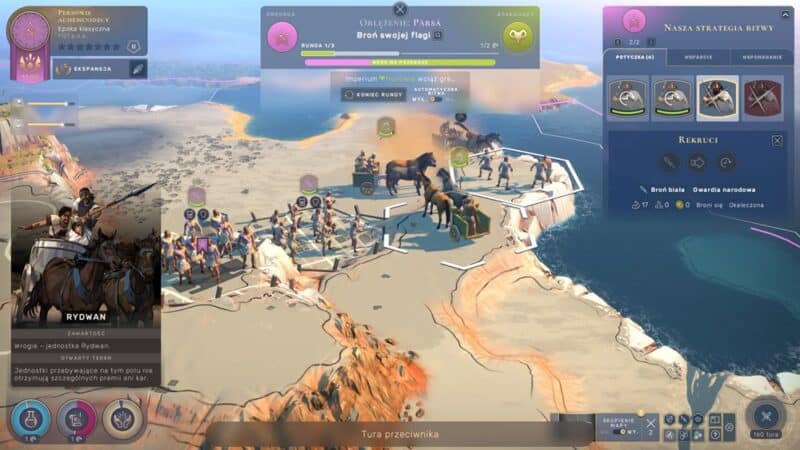This screenshot has width=800, height=450.
Task: Select the red crossed-swords unit card
Action: [762, 96]
